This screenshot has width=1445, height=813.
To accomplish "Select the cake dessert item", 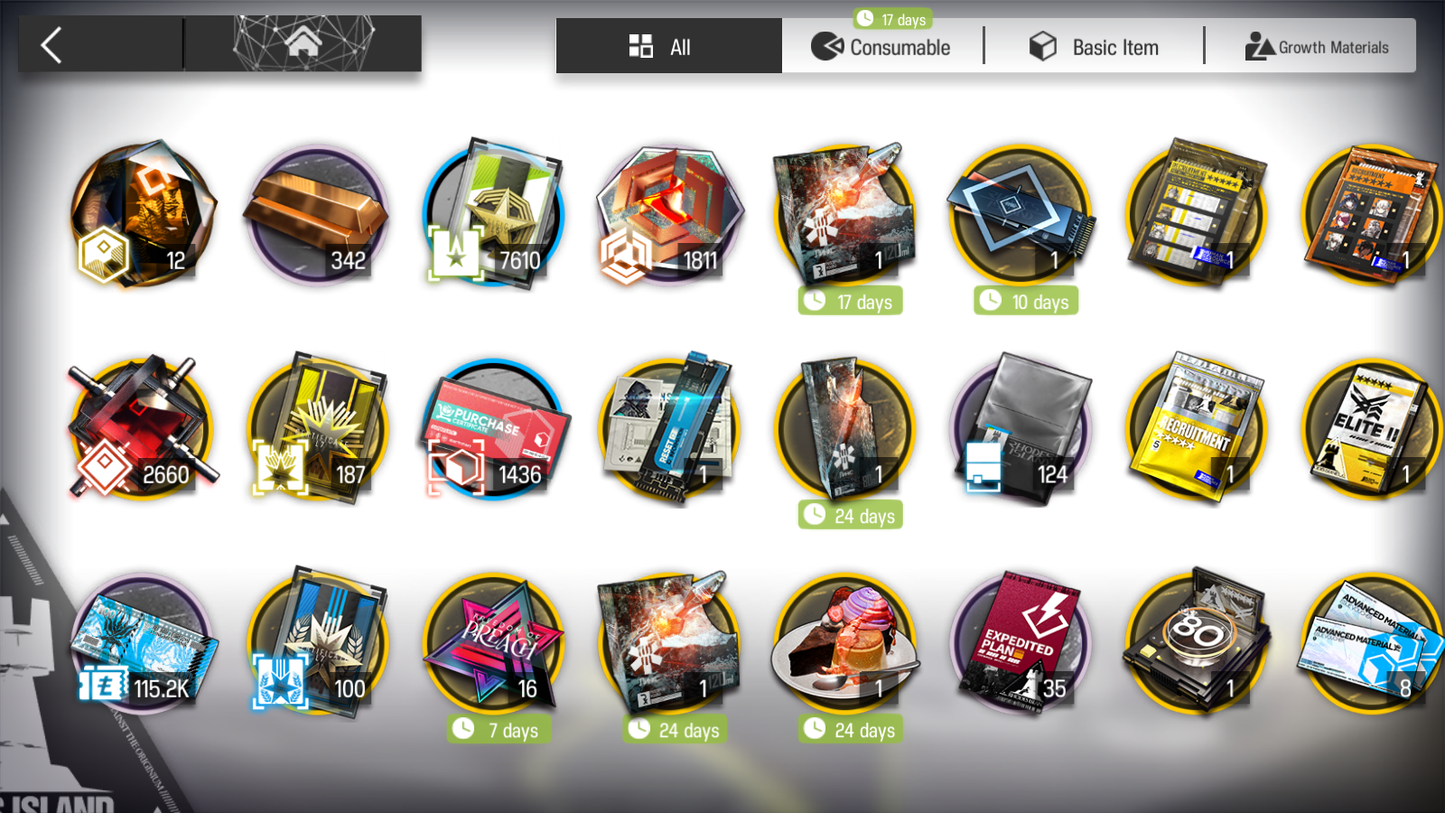I will [x=845, y=643].
